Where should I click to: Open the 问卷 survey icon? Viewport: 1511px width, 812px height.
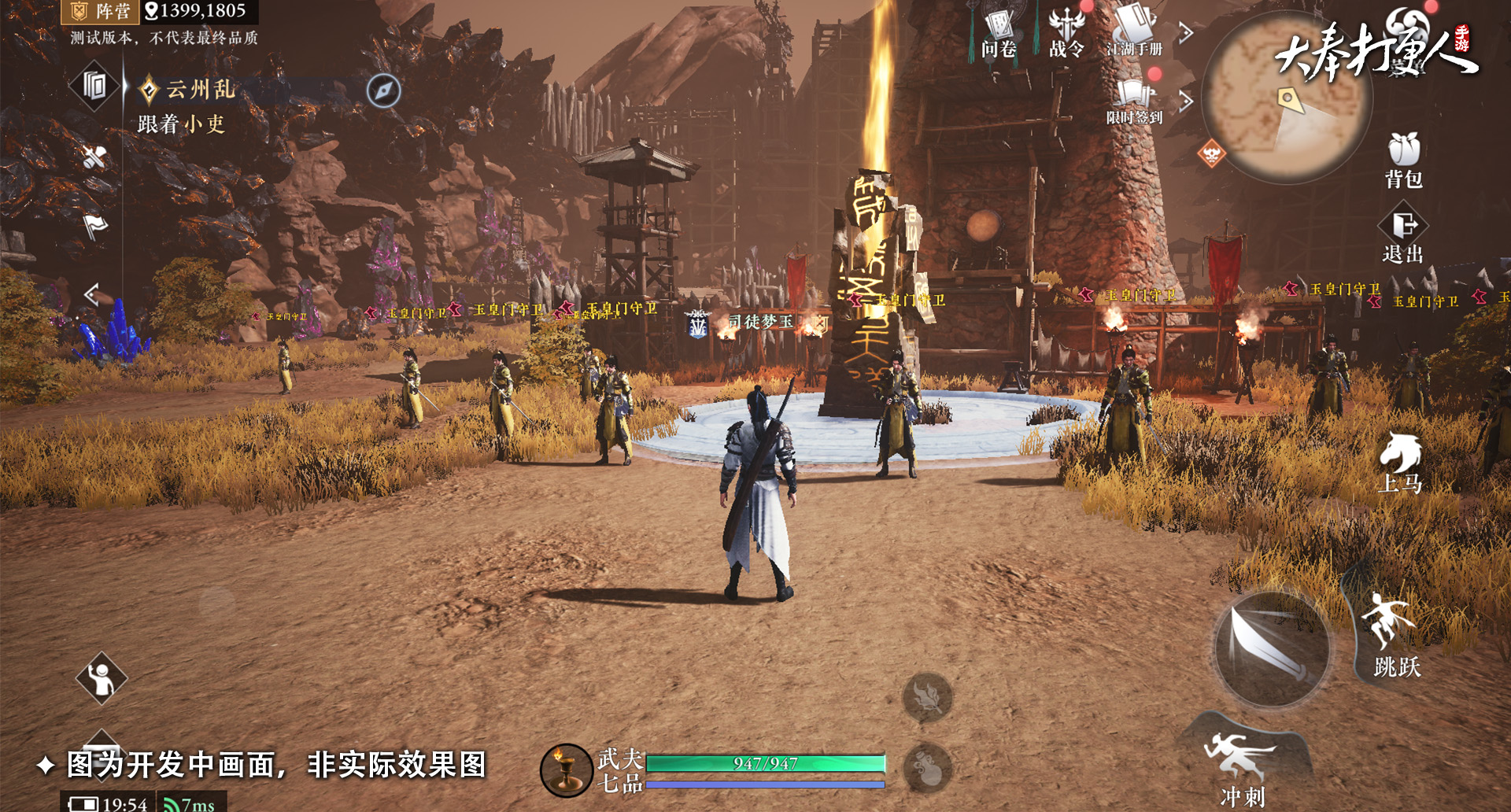pos(999,33)
